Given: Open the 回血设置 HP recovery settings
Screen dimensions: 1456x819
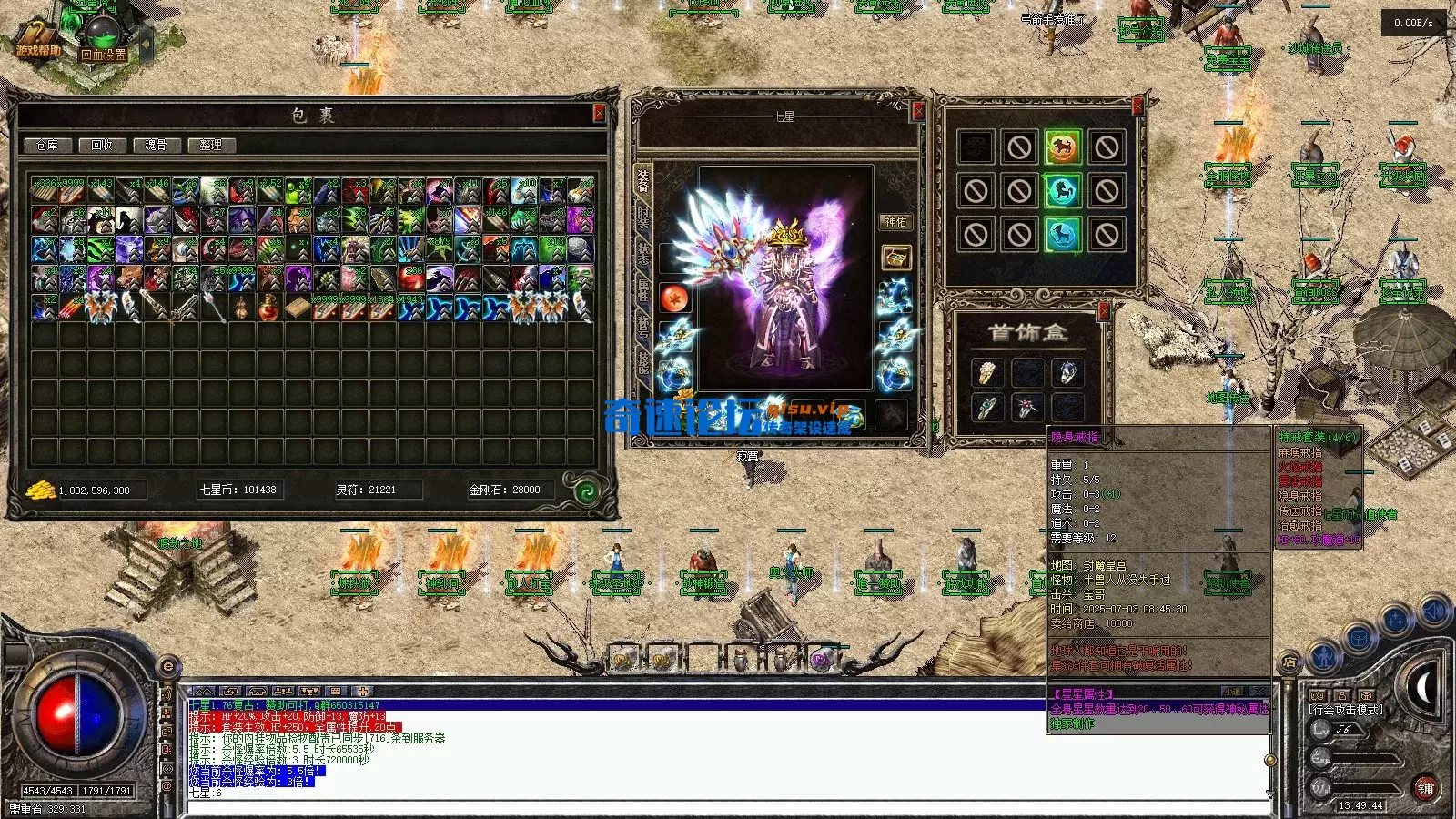Looking at the screenshot, I should pyautogui.click(x=102, y=41).
